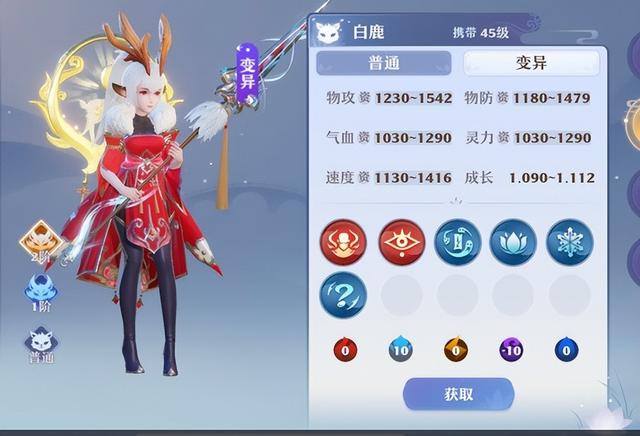This screenshot has height=436, width=640.
Task: Open the blue talisman skill icon
Action: click(457, 242)
